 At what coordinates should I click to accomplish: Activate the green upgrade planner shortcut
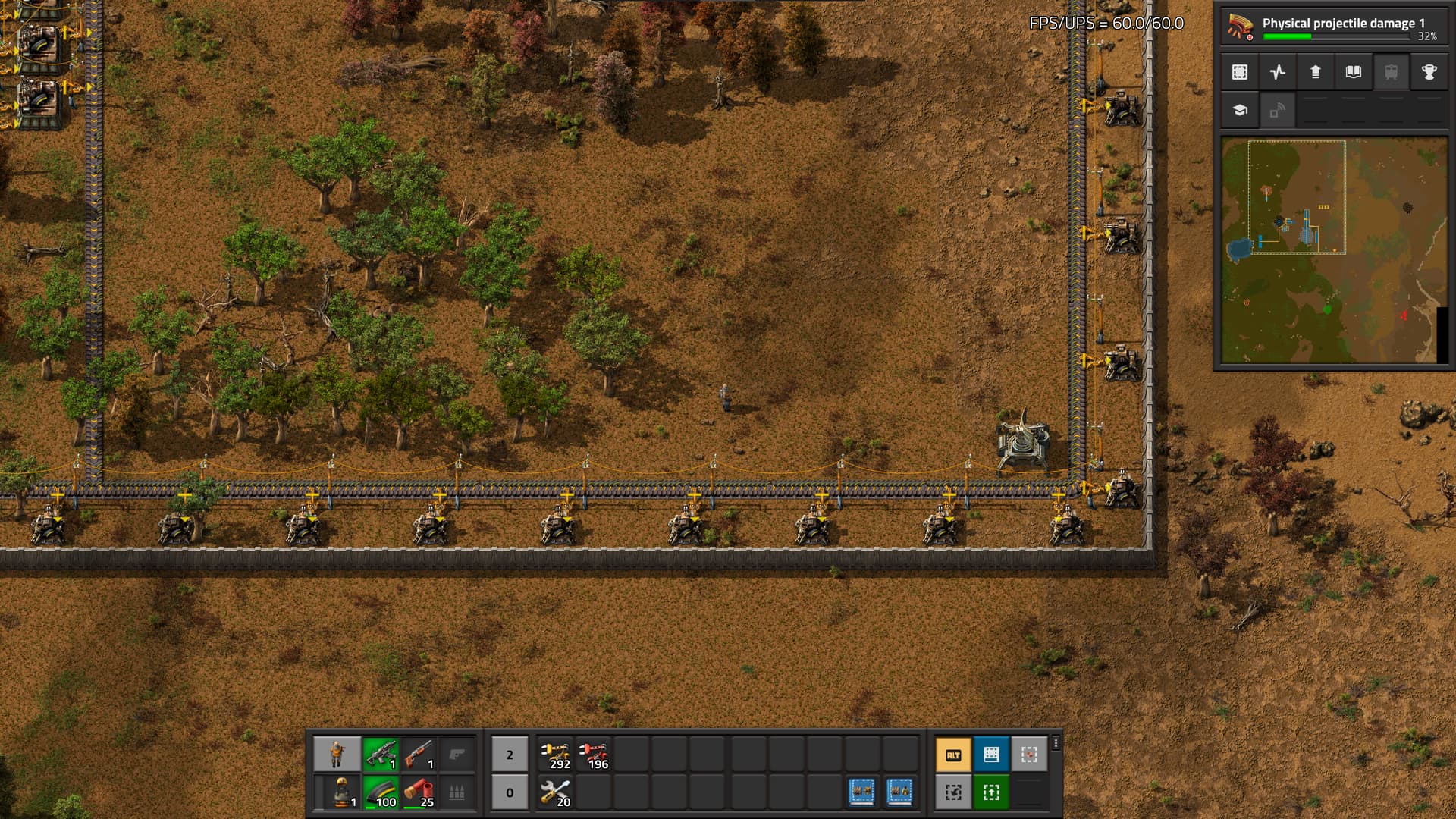(991, 792)
